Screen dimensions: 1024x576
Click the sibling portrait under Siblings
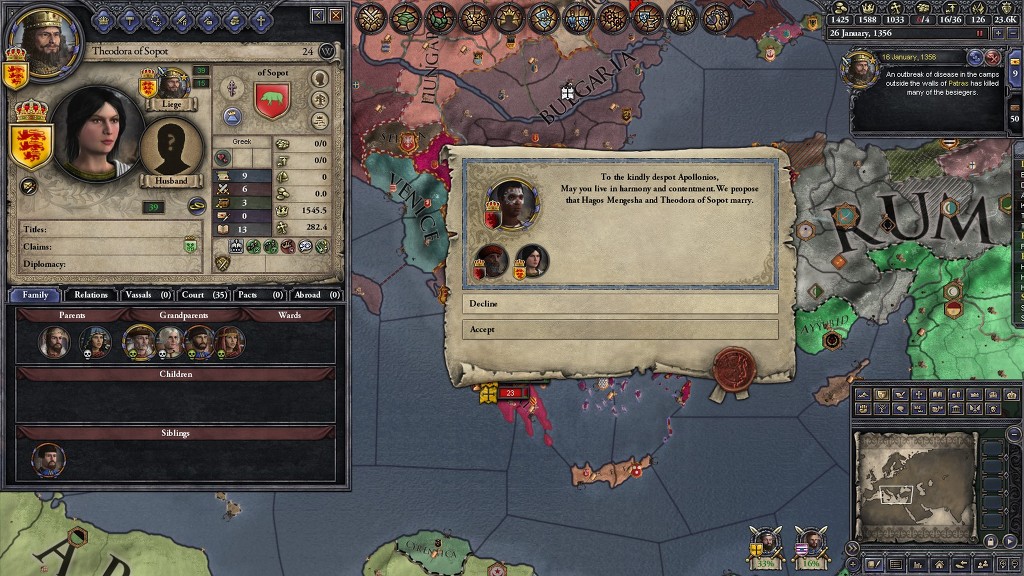(x=49, y=460)
